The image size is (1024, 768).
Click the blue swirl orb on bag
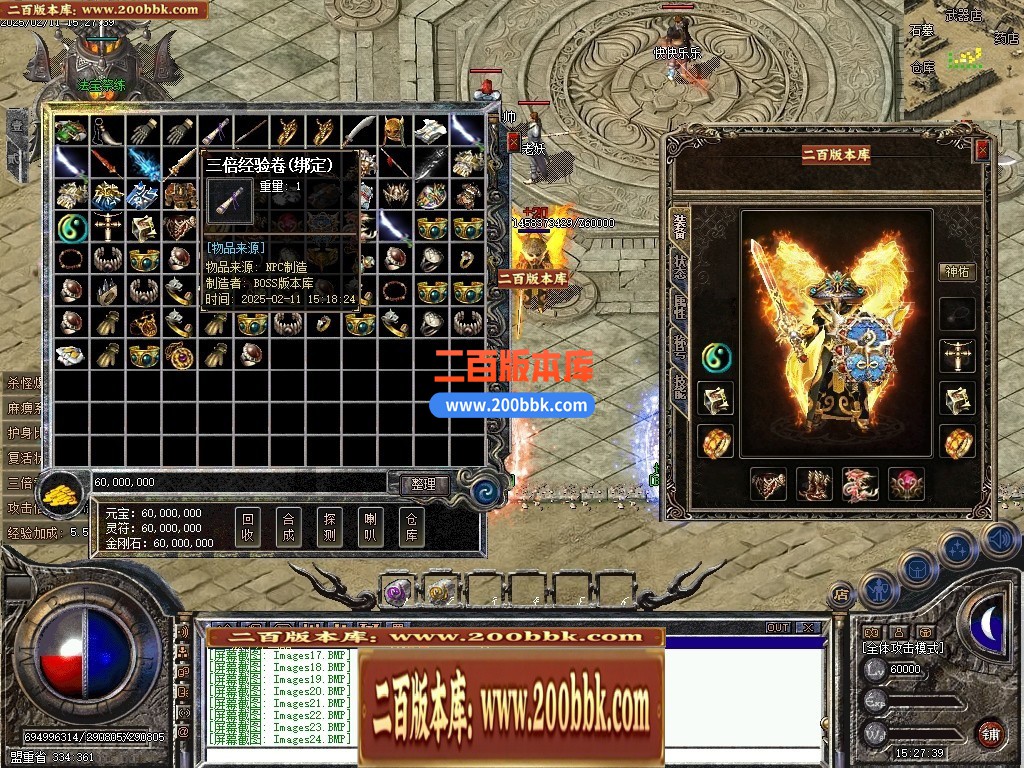487,492
